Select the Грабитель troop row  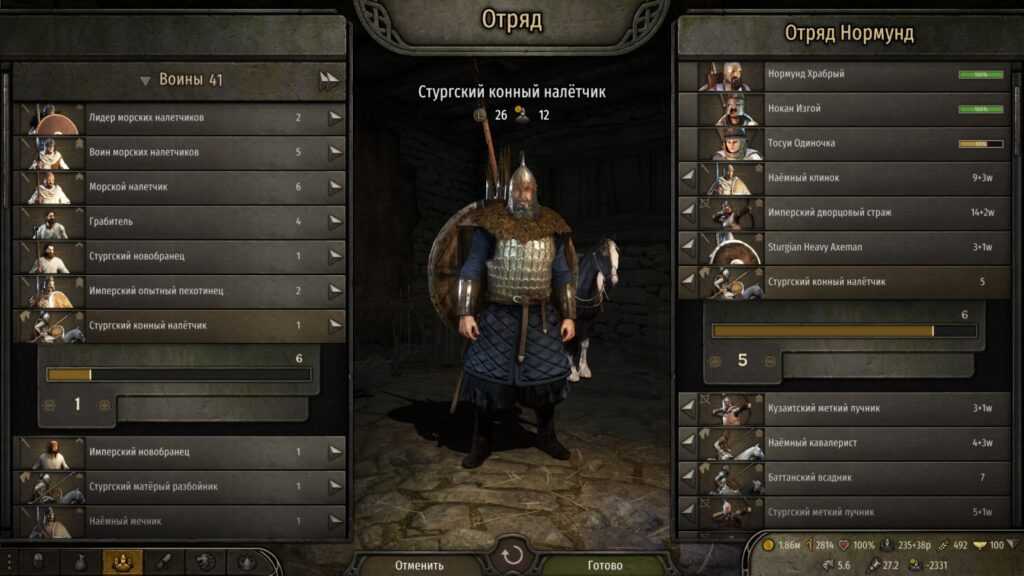pyautogui.click(x=180, y=222)
